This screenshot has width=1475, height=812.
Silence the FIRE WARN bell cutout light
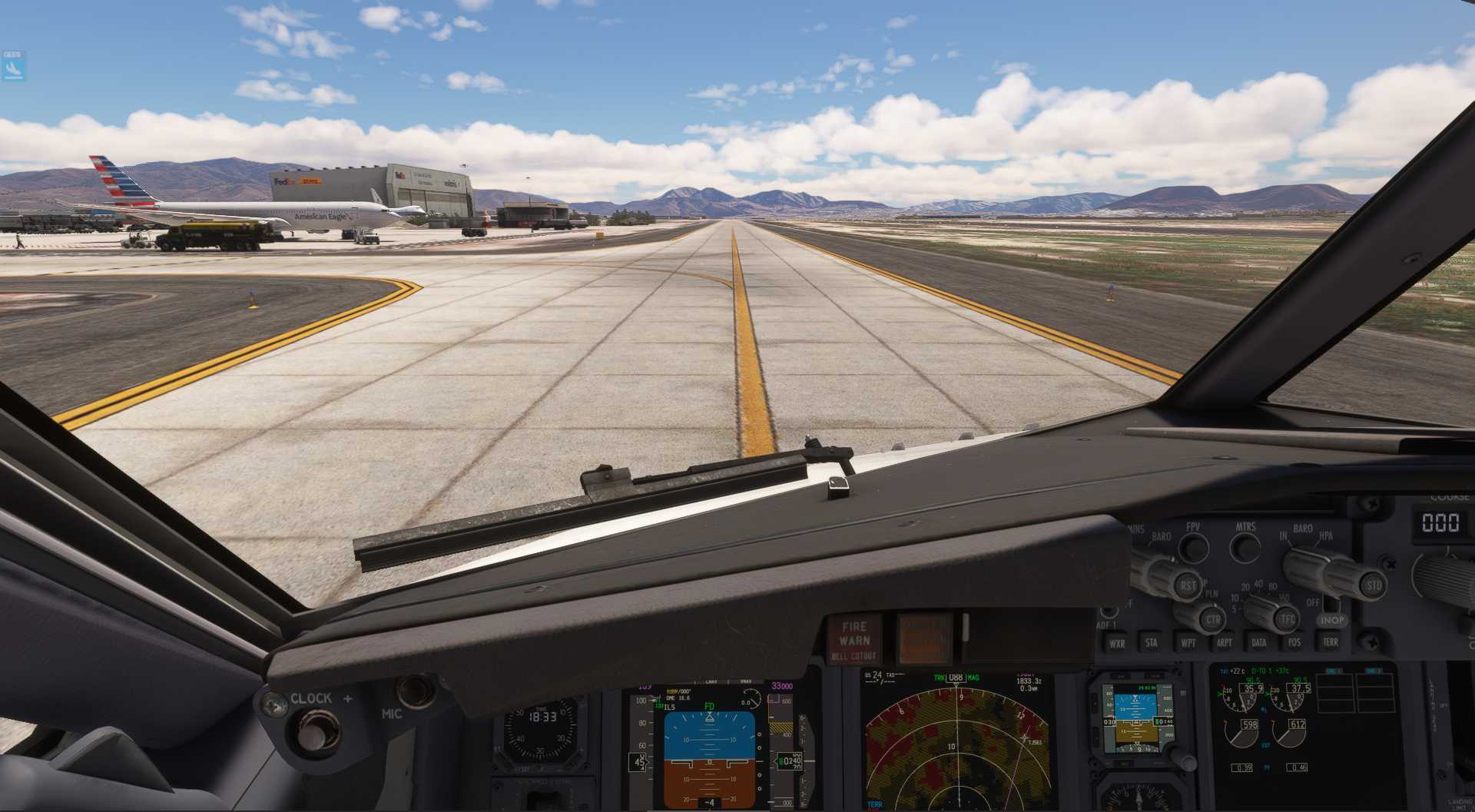point(854,640)
